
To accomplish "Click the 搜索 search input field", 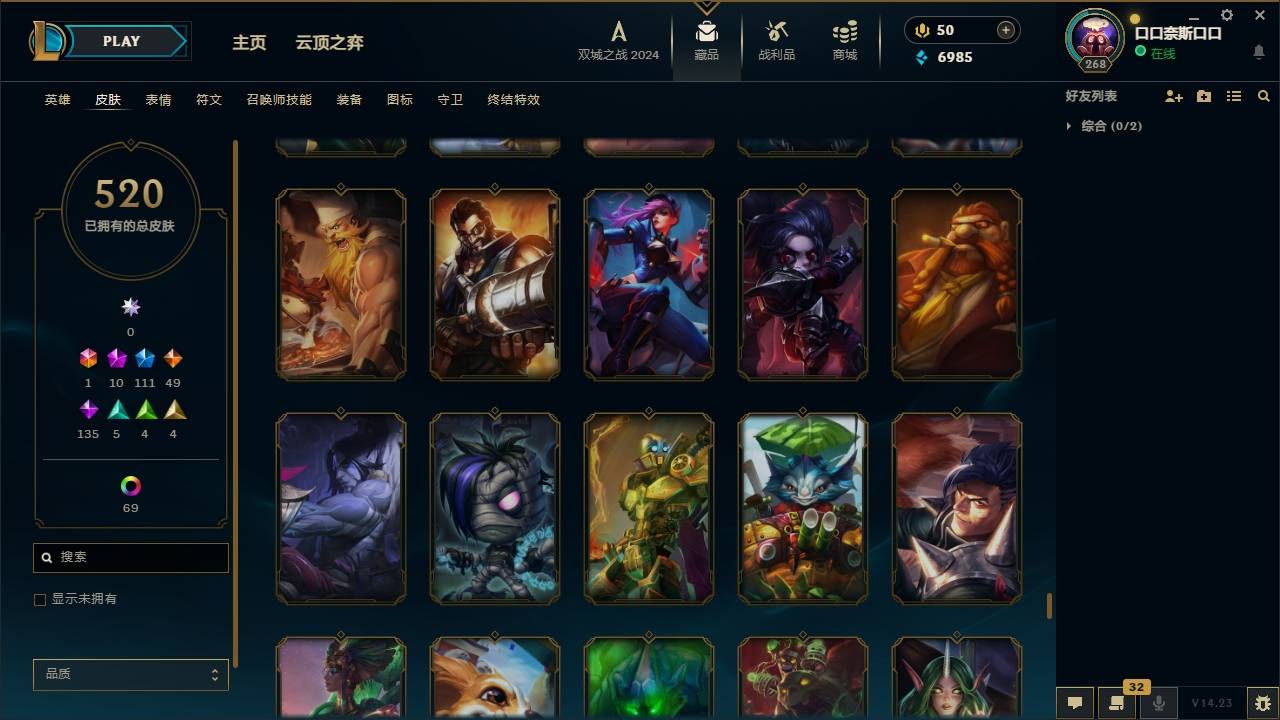I will coord(130,557).
